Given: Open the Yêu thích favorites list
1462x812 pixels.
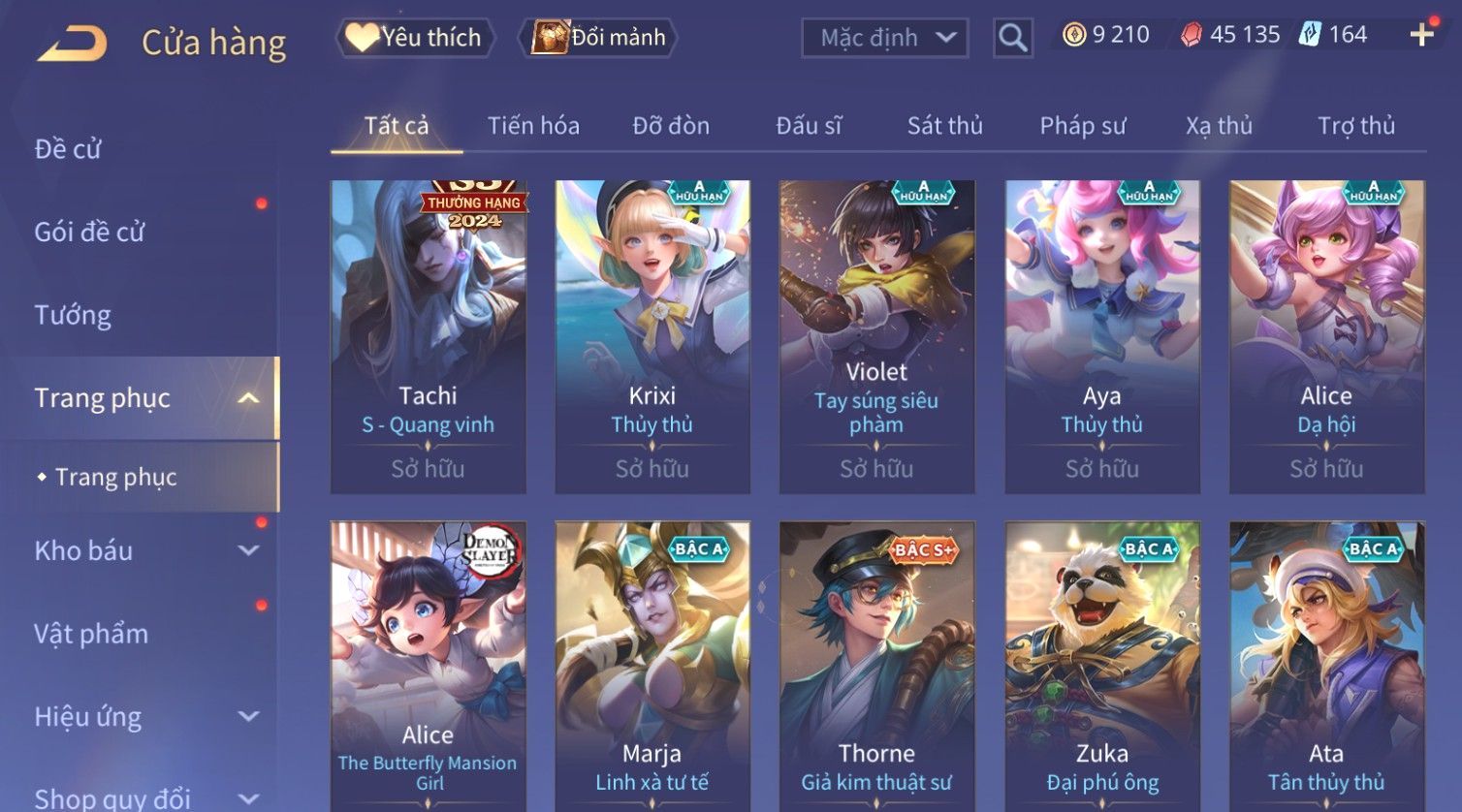Looking at the screenshot, I should 416,38.
